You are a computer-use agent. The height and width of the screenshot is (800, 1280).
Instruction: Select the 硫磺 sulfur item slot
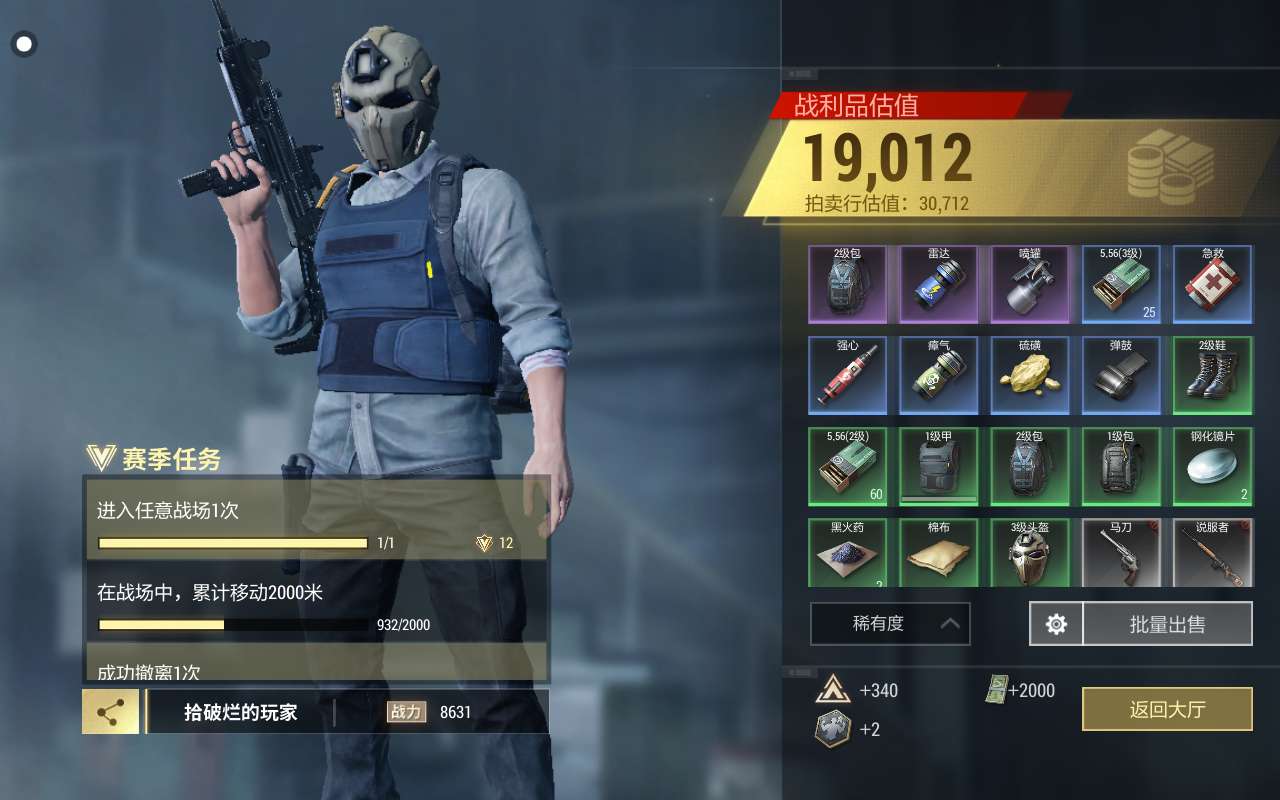click(x=1030, y=375)
